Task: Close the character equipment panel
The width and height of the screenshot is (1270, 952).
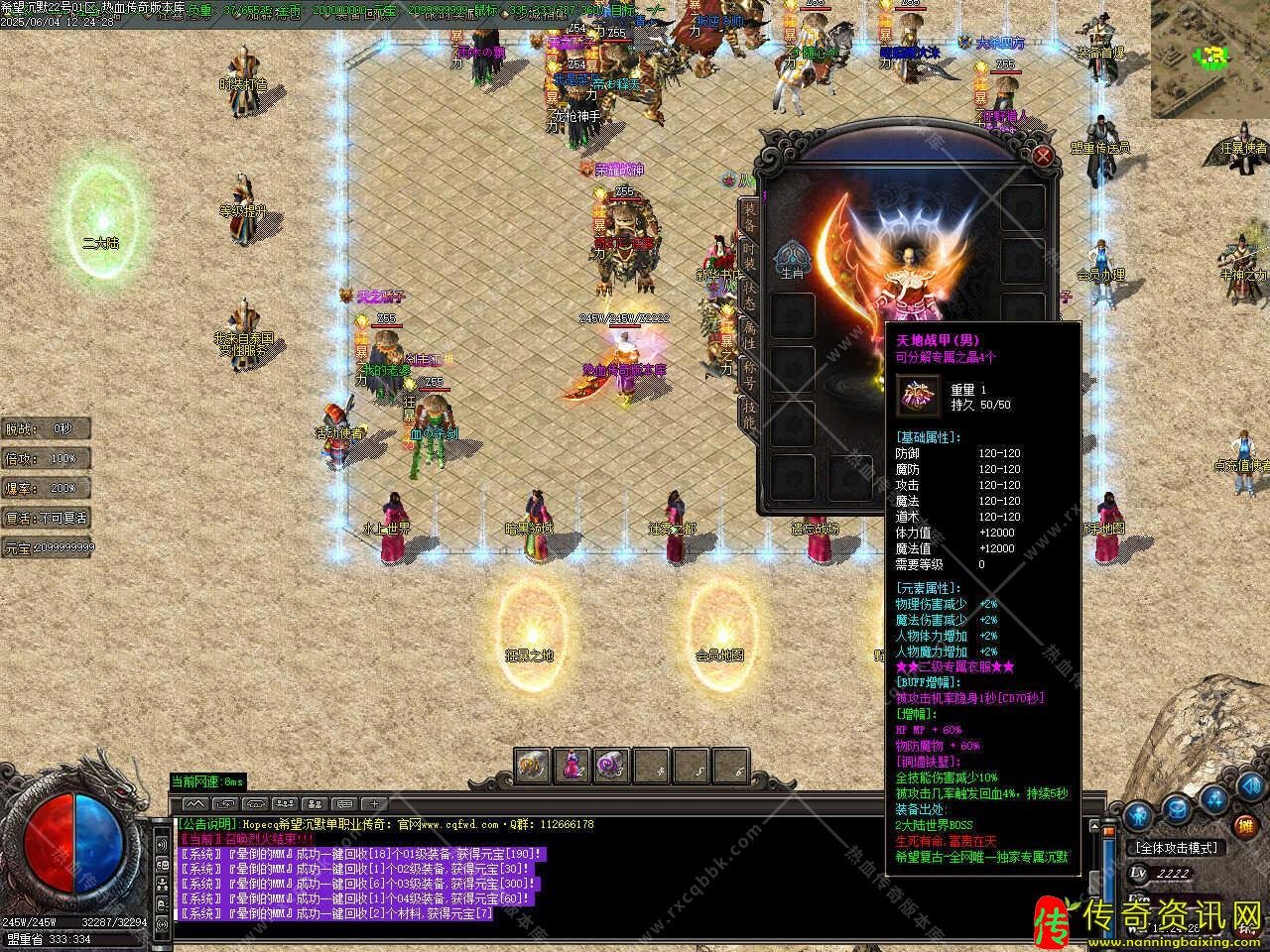Action: click(1043, 156)
